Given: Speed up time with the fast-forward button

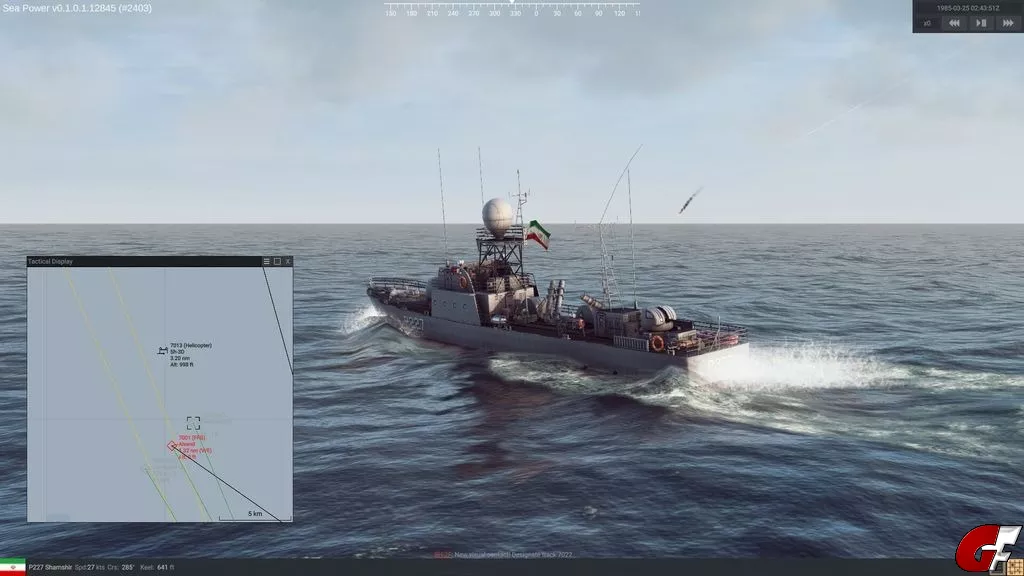Looking at the screenshot, I should coord(1008,23).
